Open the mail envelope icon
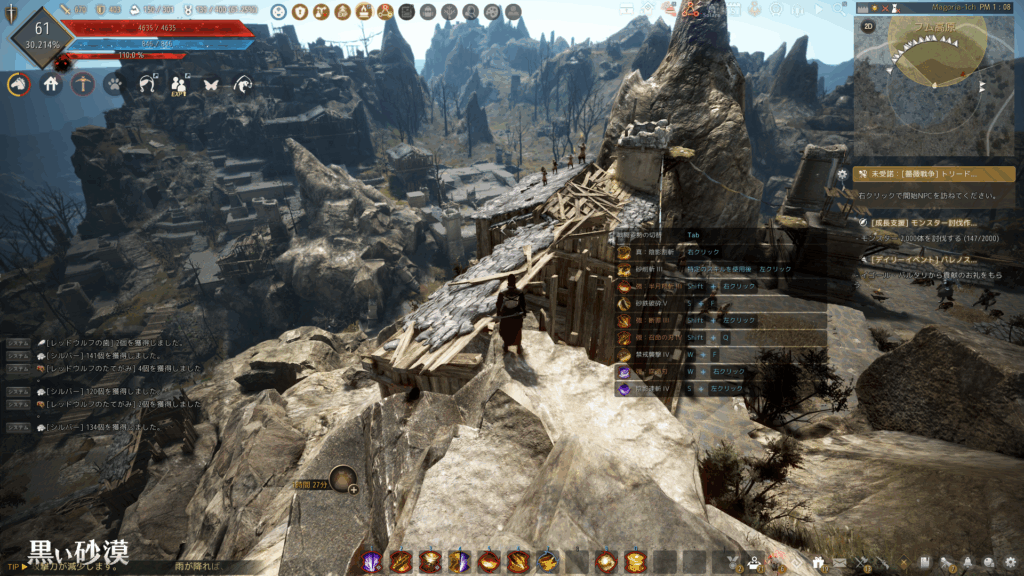 pyautogui.click(x=841, y=563)
